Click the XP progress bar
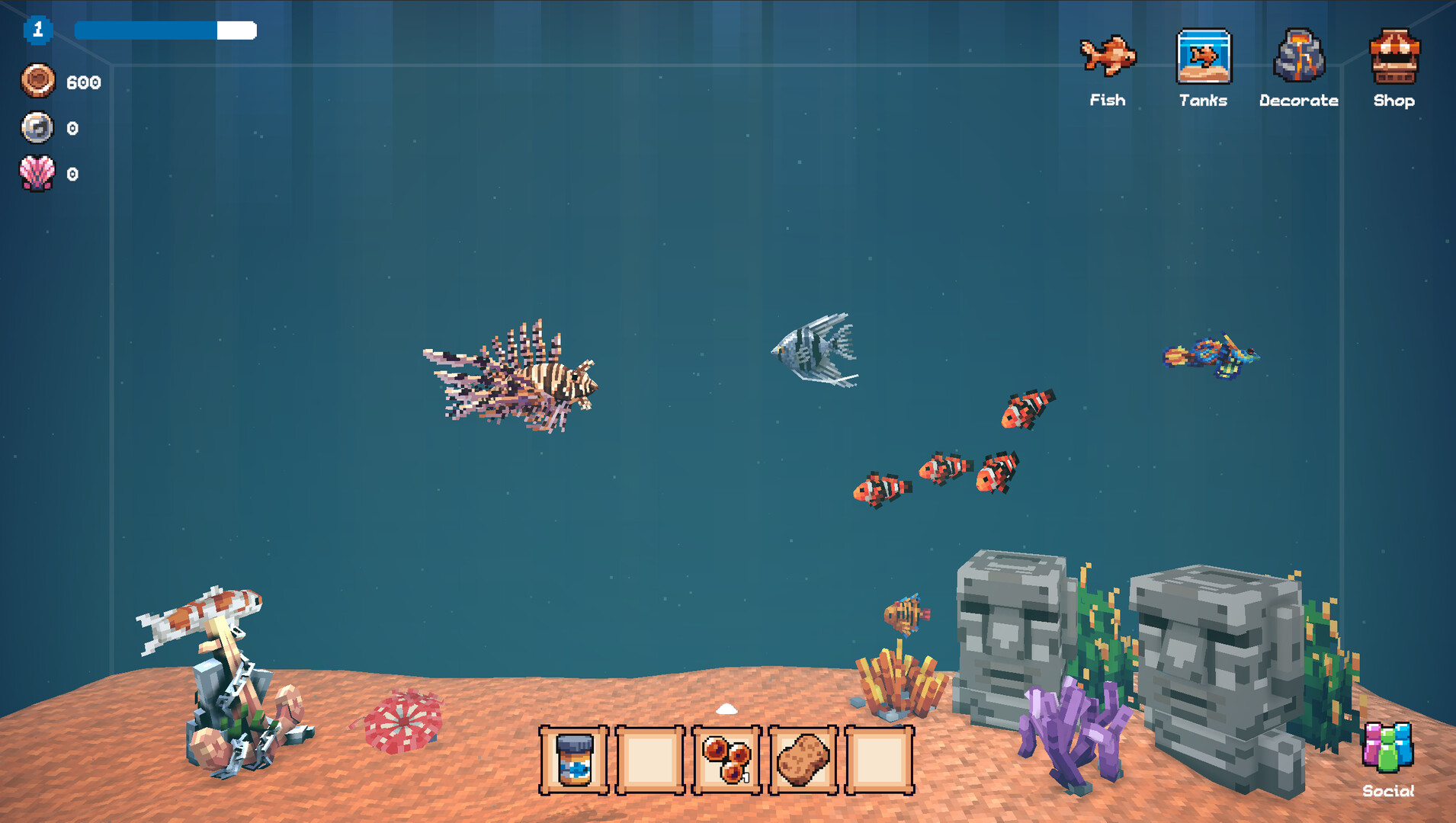1456x823 pixels. tap(164, 30)
